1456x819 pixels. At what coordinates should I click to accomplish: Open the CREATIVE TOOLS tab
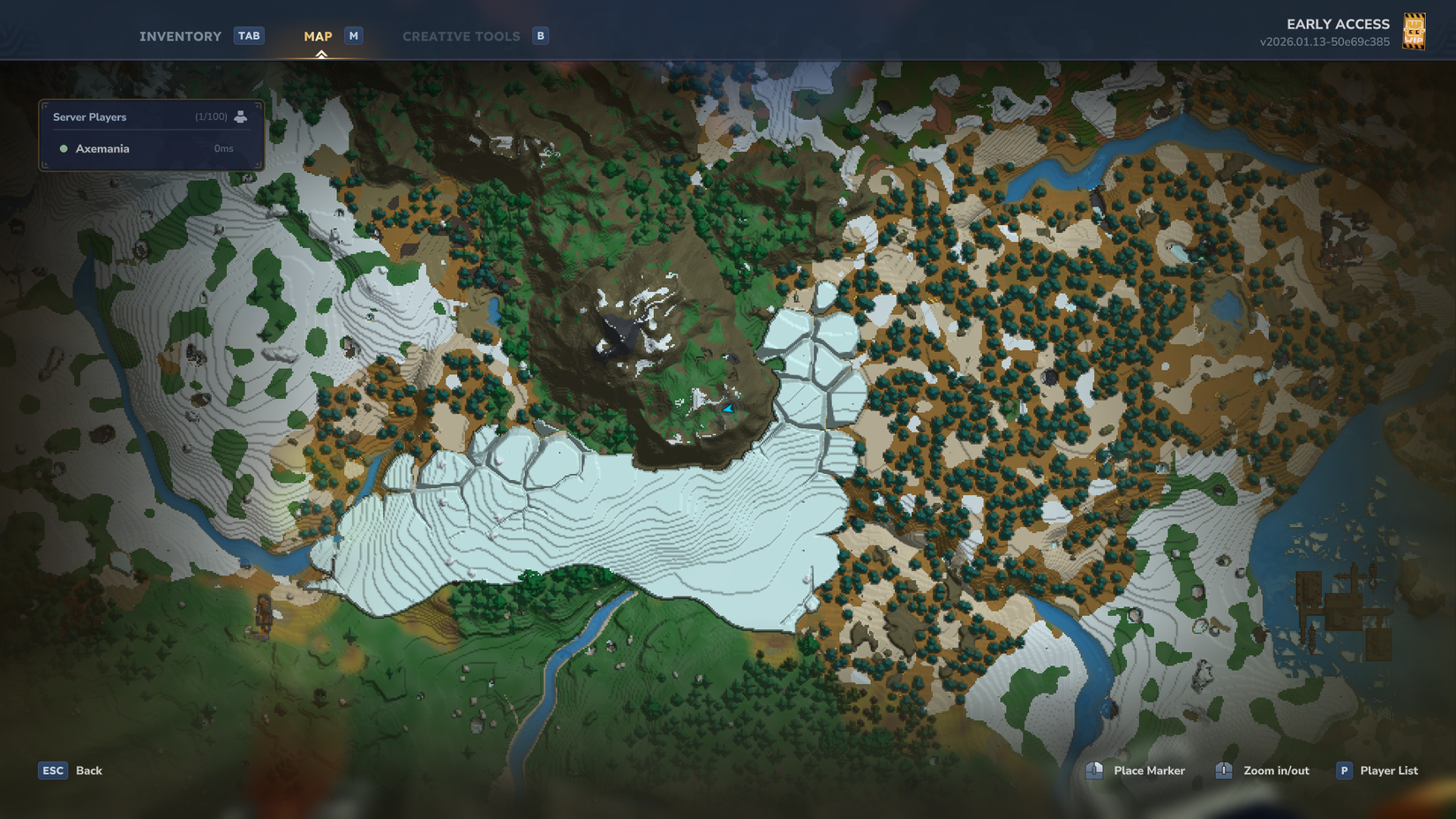coord(461,35)
